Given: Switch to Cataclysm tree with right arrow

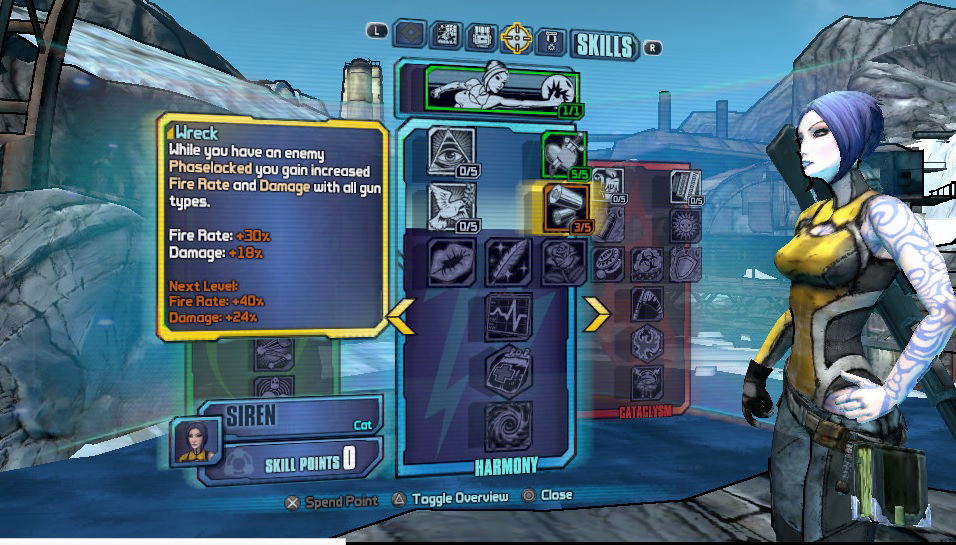Looking at the screenshot, I should pos(597,315).
